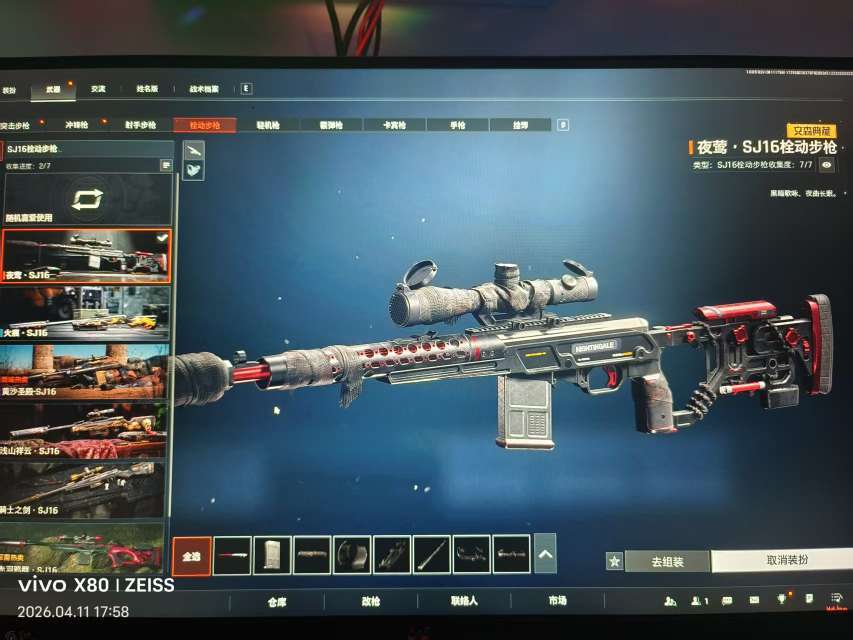
Task: Toggle the star favorite button
Action: click(x=614, y=562)
